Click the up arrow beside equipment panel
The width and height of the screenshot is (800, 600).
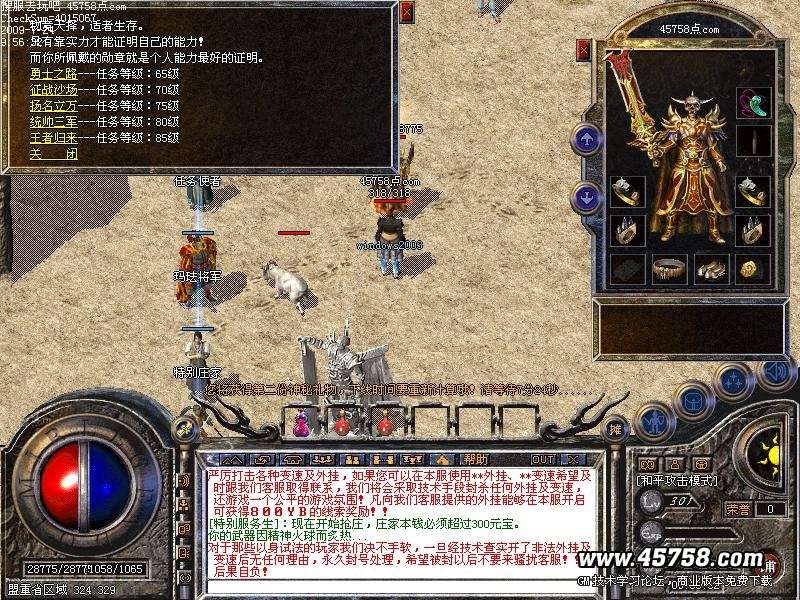coord(586,139)
